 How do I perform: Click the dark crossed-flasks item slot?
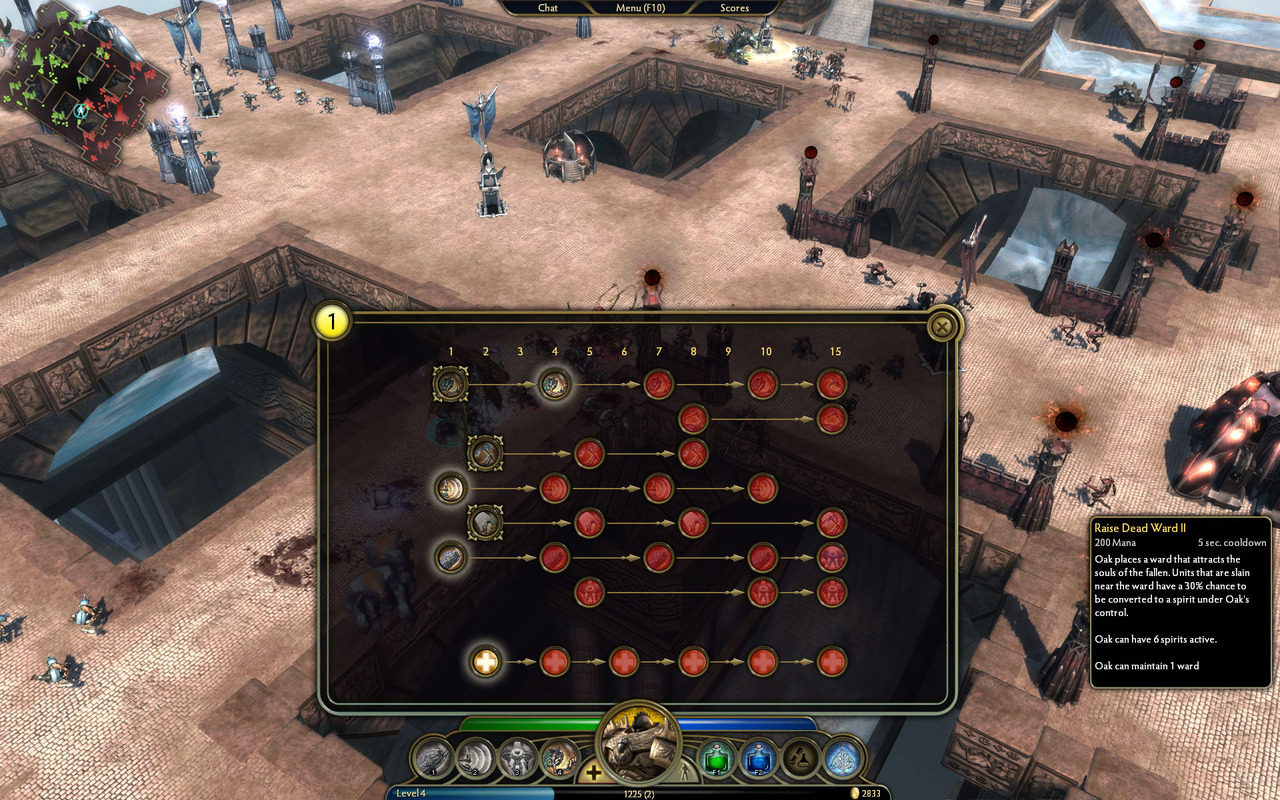[x=800, y=758]
